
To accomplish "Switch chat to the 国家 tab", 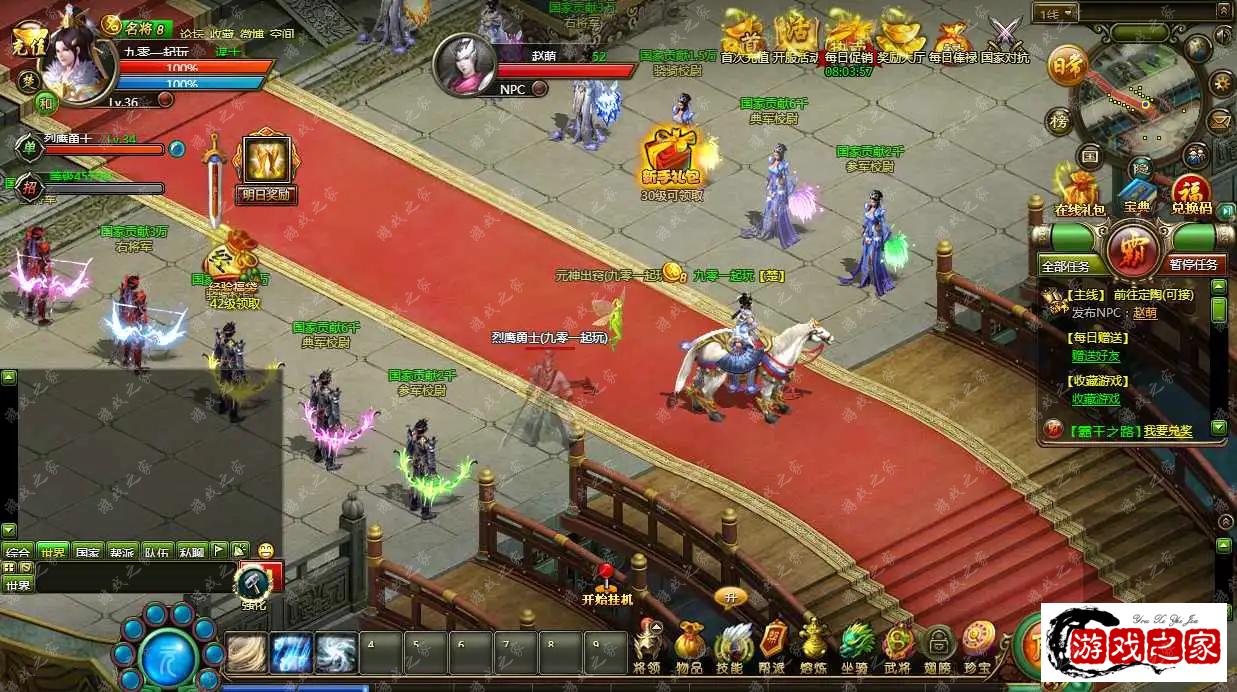I will (87, 551).
